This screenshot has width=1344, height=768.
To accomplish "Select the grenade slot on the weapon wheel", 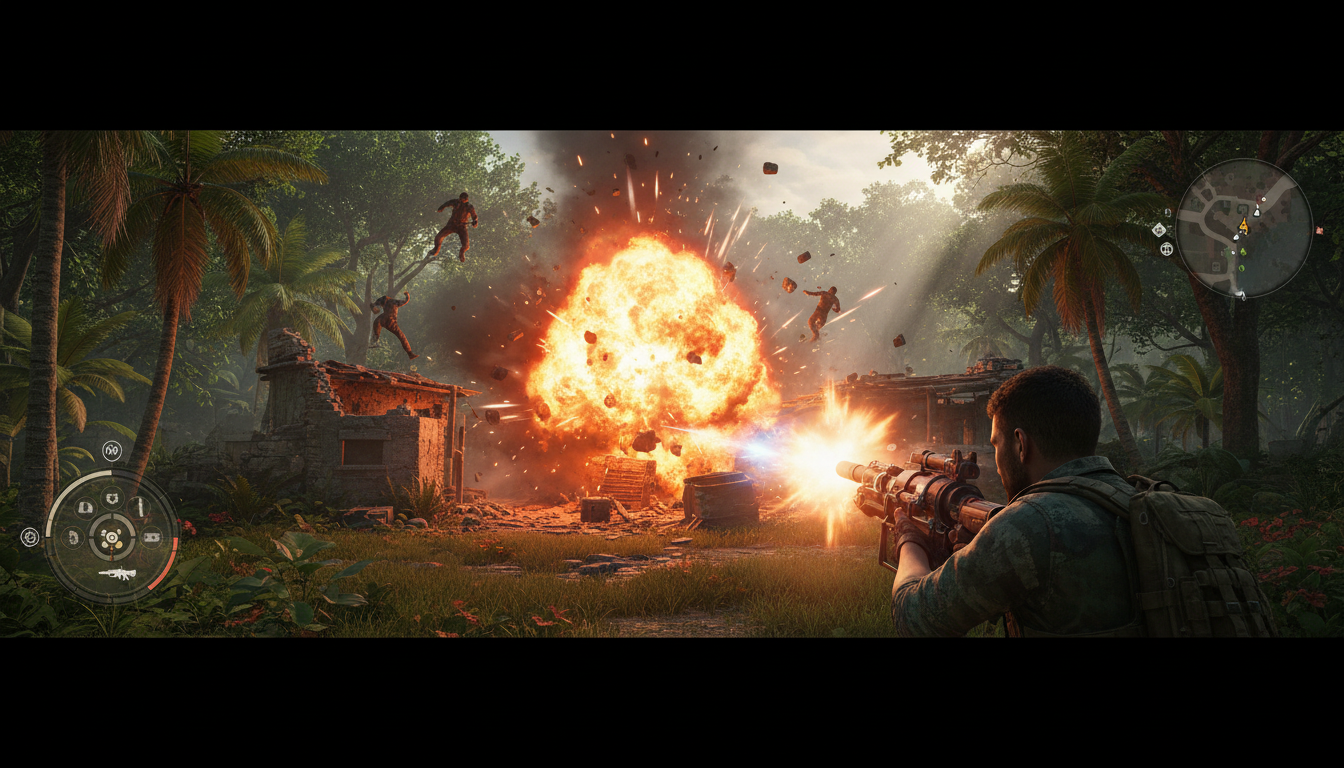I will (111, 499).
